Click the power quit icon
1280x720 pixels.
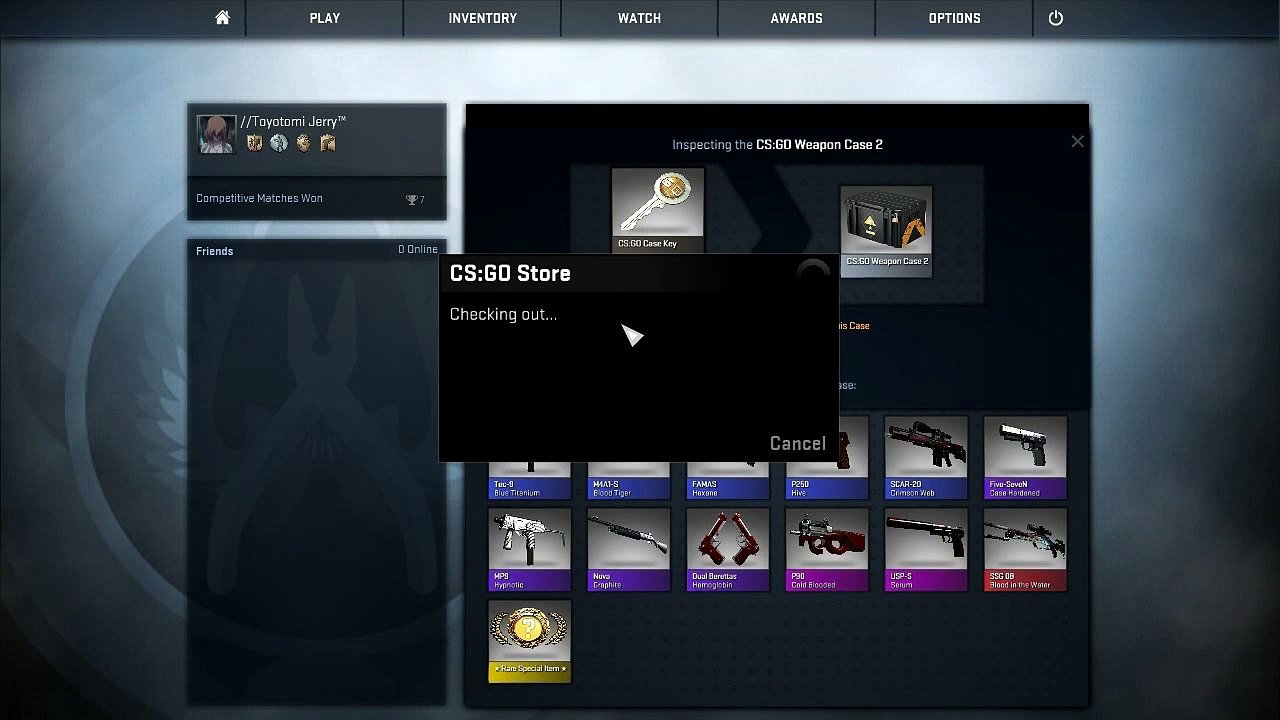[1055, 18]
